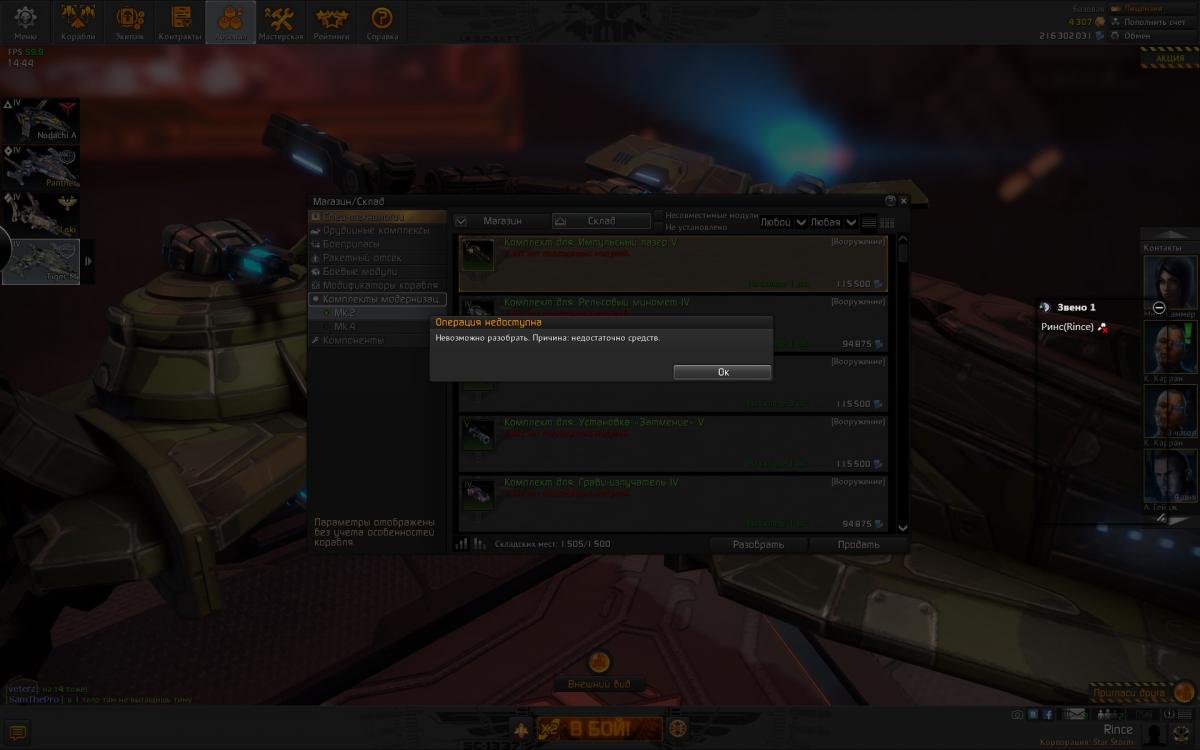This screenshot has width=1200, height=750.
Task: Open the Экипаж (Crew) section
Action: tap(129, 21)
